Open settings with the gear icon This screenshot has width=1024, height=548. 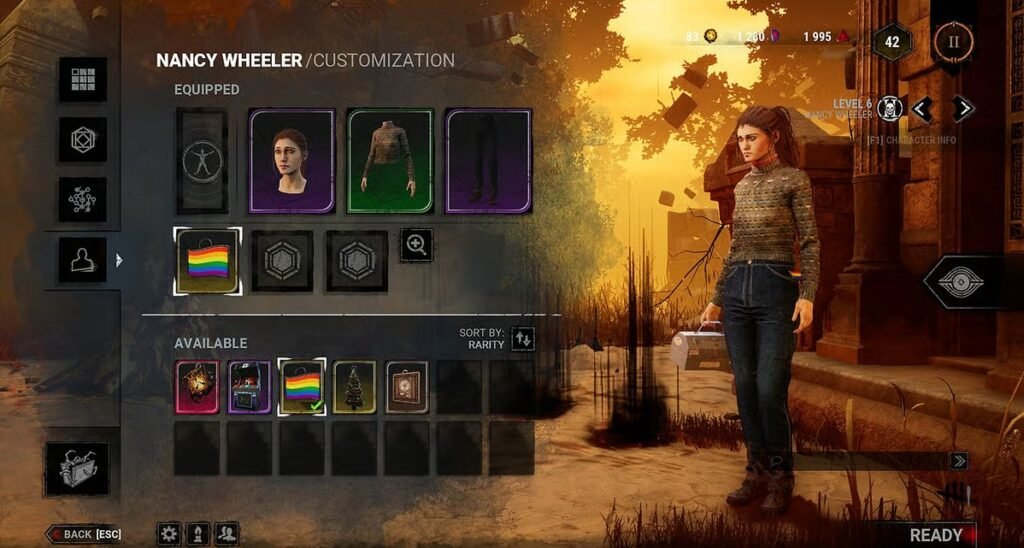point(169,533)
